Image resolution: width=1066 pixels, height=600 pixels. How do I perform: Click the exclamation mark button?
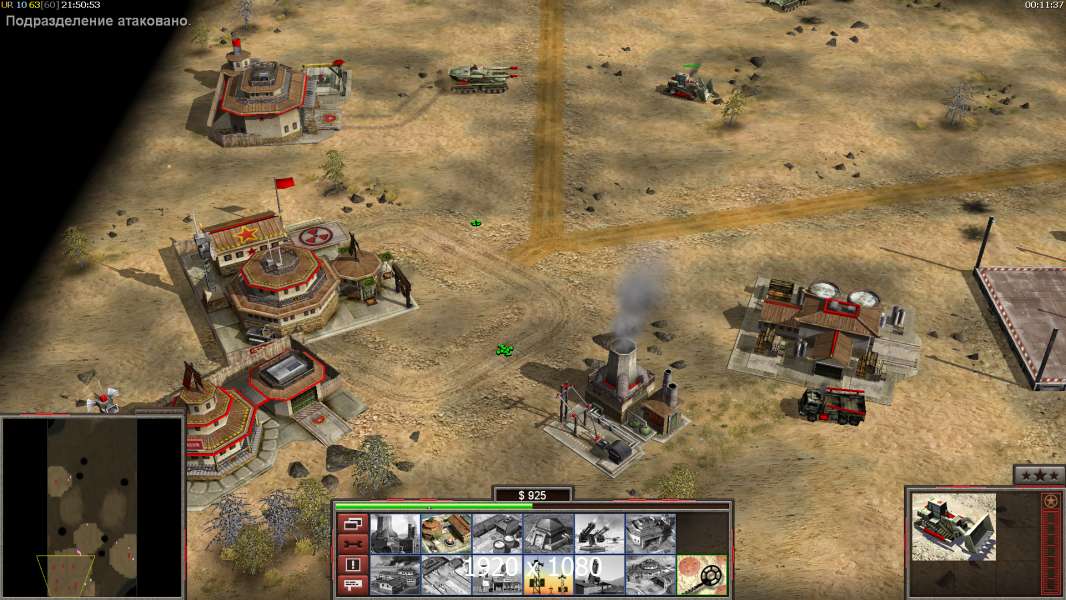coord(351,565)
